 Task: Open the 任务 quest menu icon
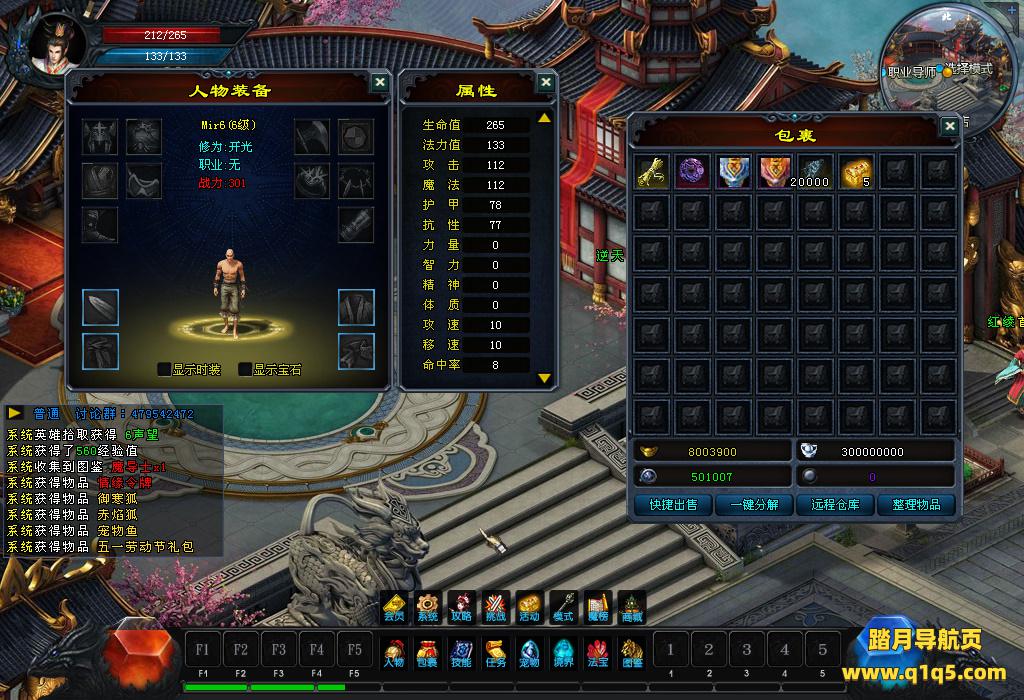tap(496, 653)
